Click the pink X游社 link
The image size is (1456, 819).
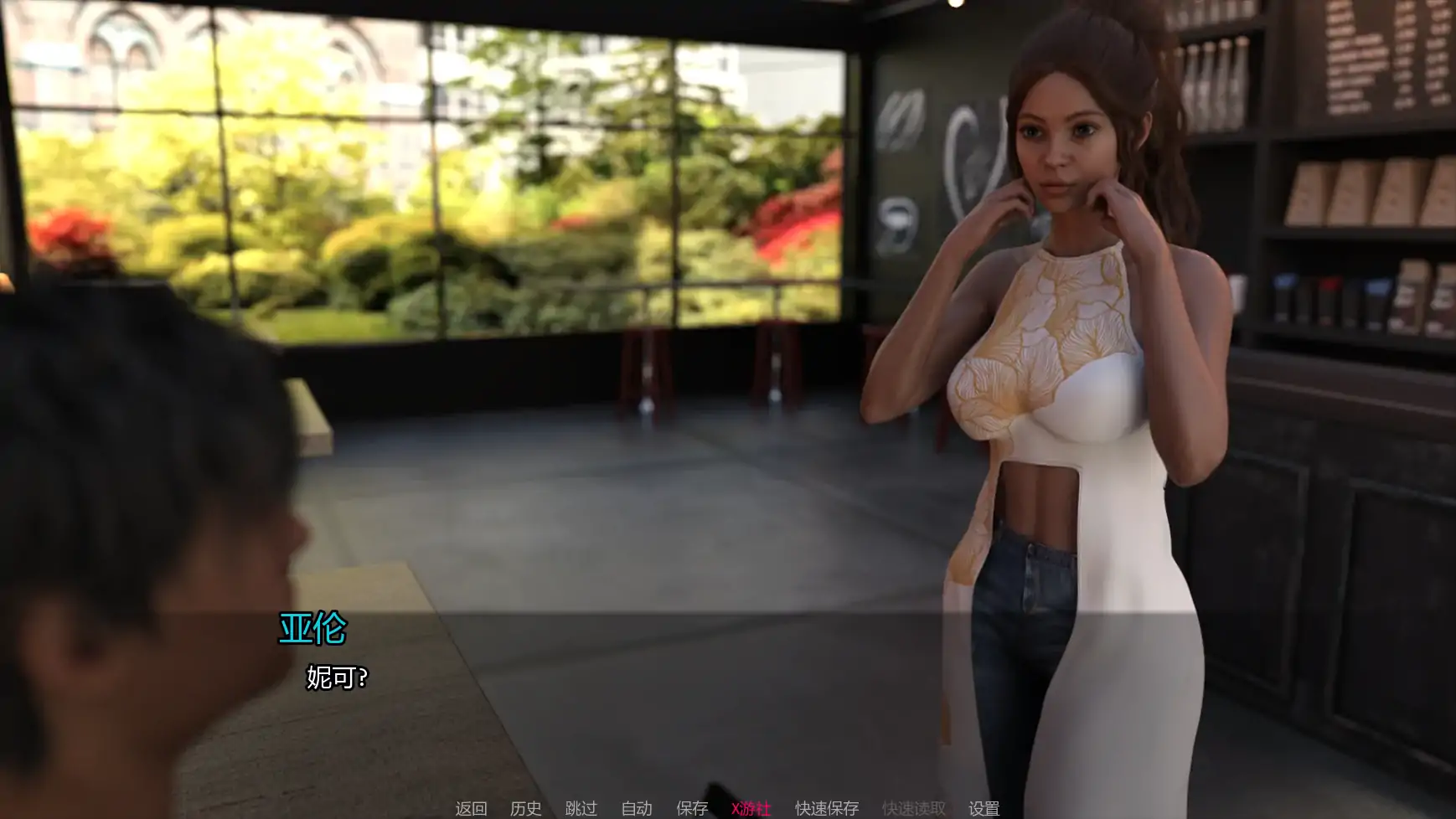coord(751,808)
